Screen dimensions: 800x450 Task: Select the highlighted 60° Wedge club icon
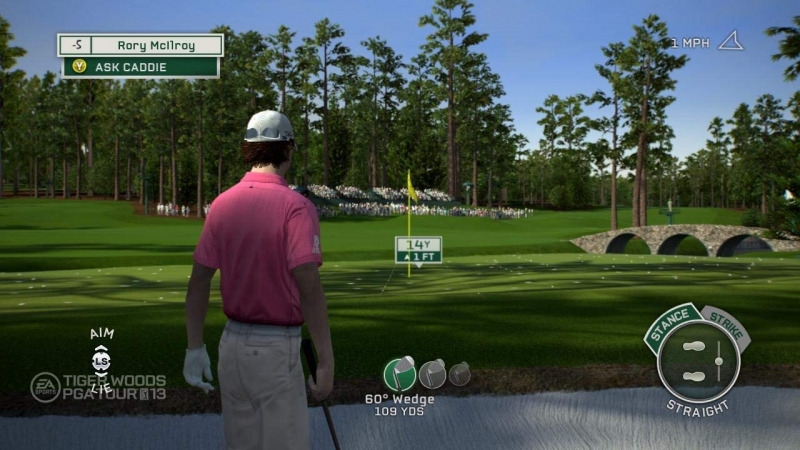[400, 373]
